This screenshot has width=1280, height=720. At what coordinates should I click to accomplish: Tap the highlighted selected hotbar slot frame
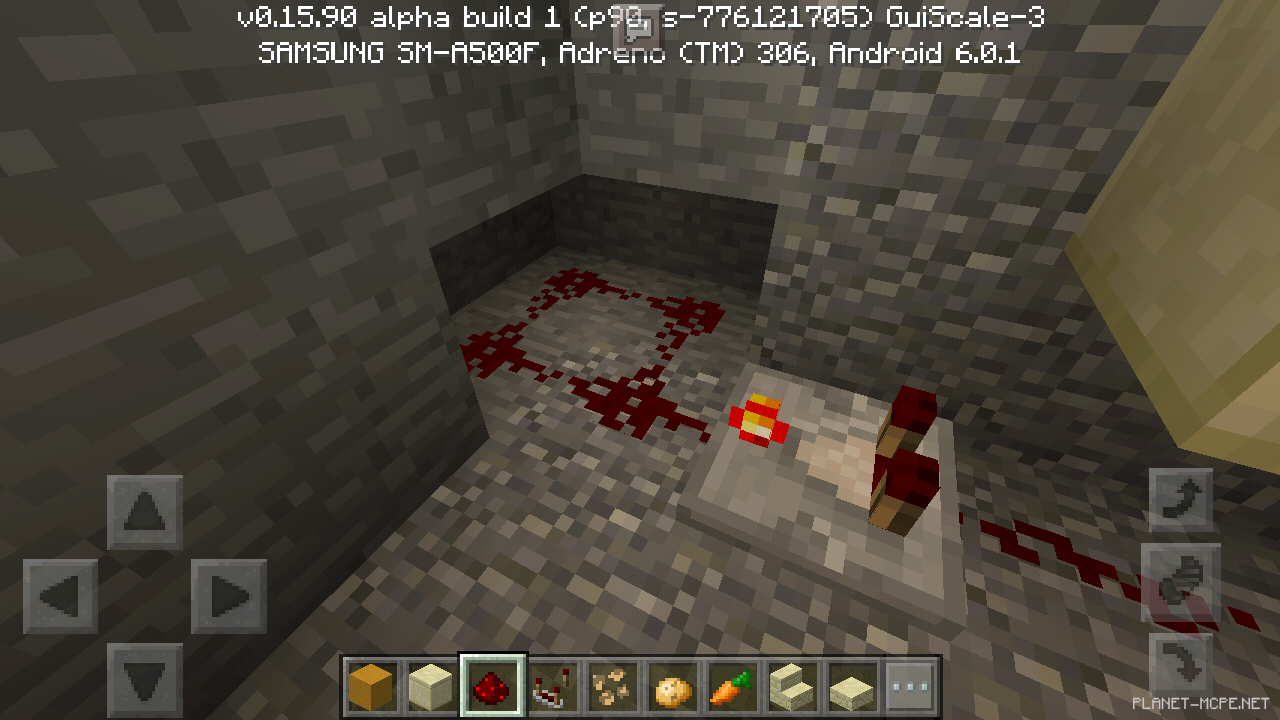point(490,685)
